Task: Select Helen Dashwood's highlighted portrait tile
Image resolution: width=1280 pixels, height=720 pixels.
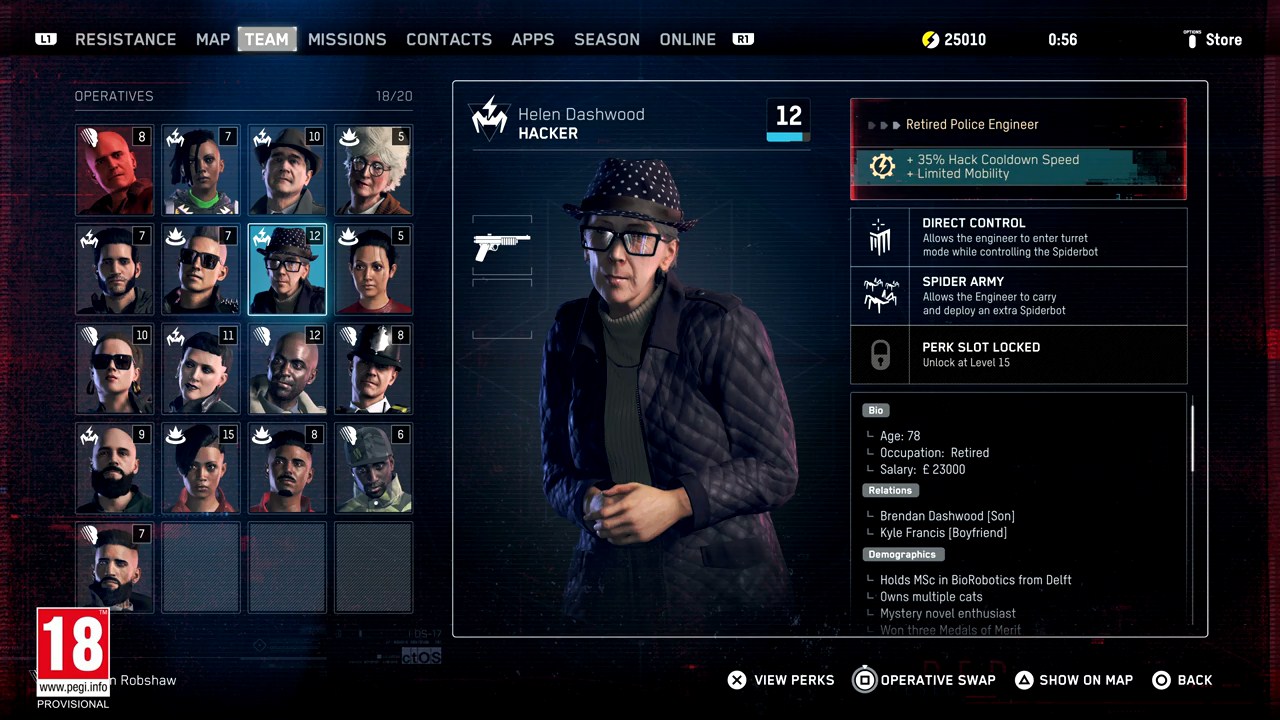Action: point(287,270)
